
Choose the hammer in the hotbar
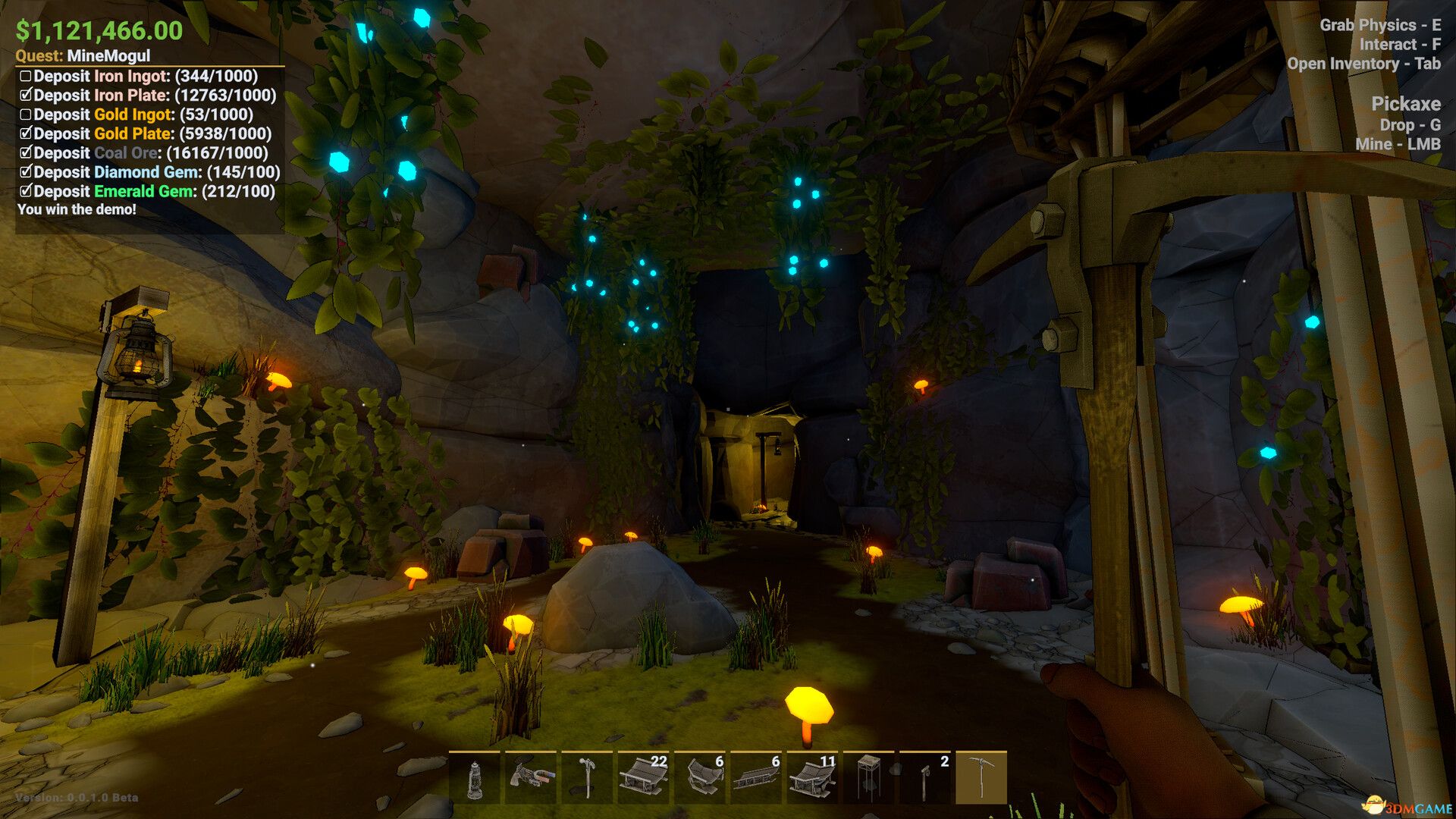tap(587, 778)
